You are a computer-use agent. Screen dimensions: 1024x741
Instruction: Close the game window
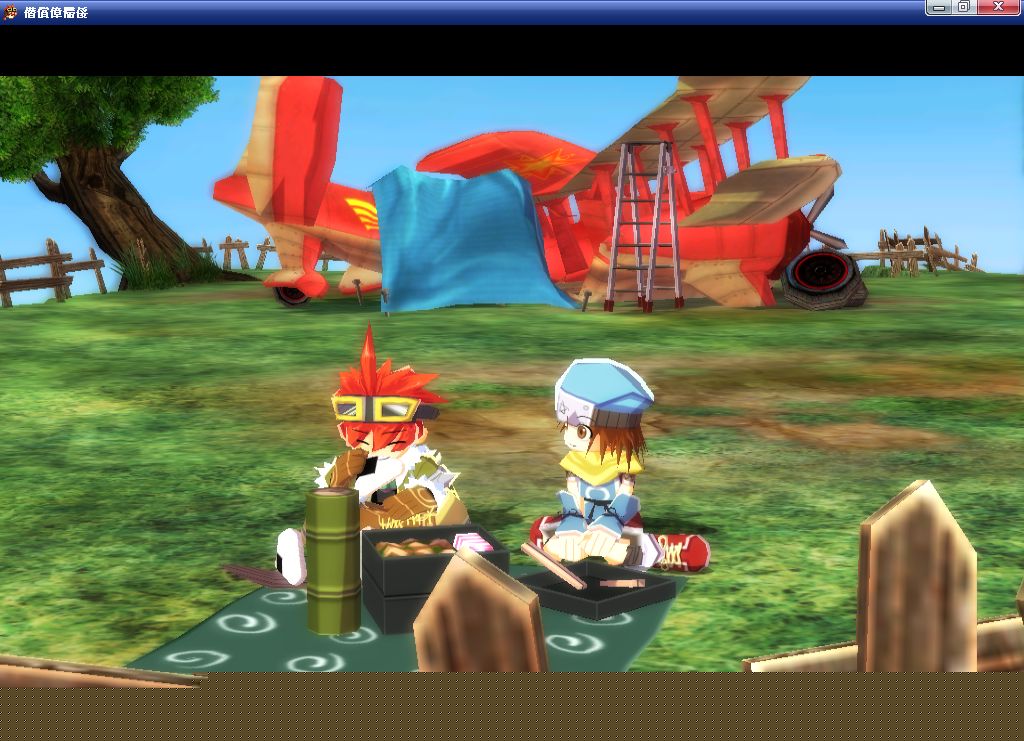998,8
